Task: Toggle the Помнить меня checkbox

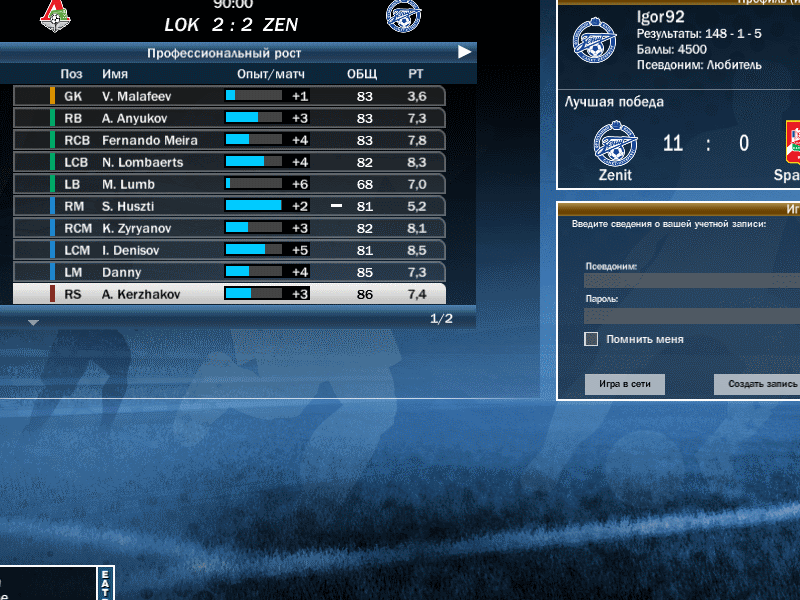Action: coord(591,339)
